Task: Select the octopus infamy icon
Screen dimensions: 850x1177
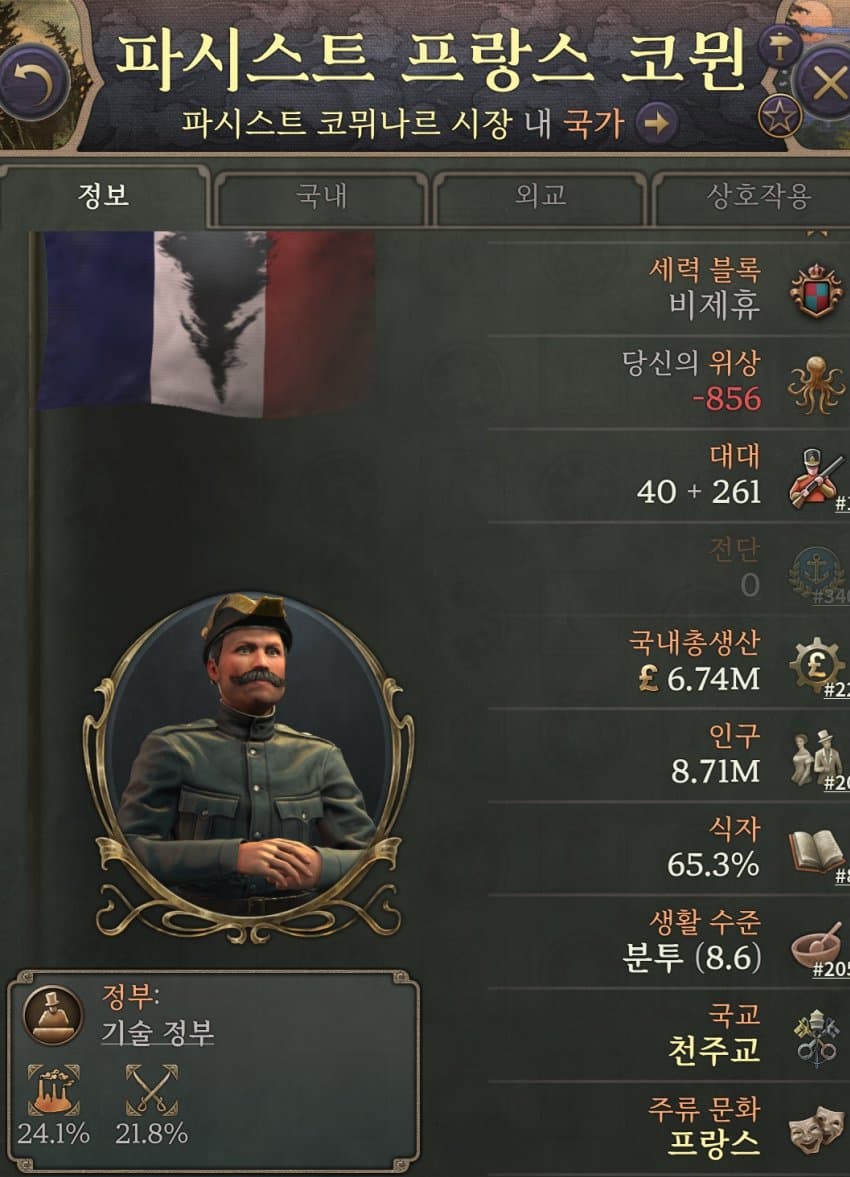Action: coord(816,384)
